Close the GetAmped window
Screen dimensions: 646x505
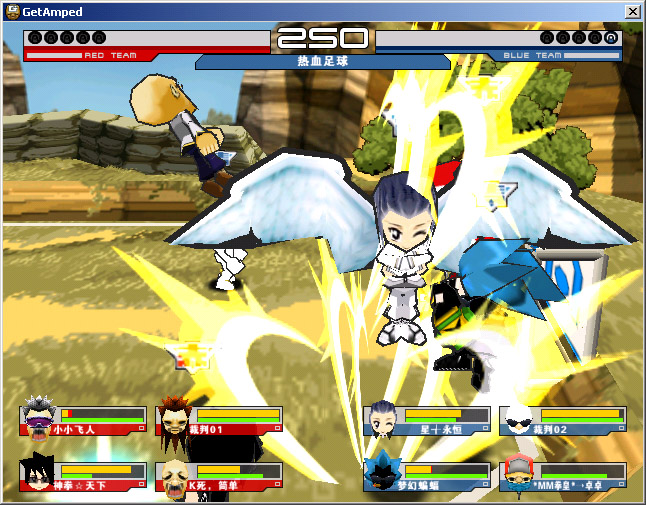(632, 11)
